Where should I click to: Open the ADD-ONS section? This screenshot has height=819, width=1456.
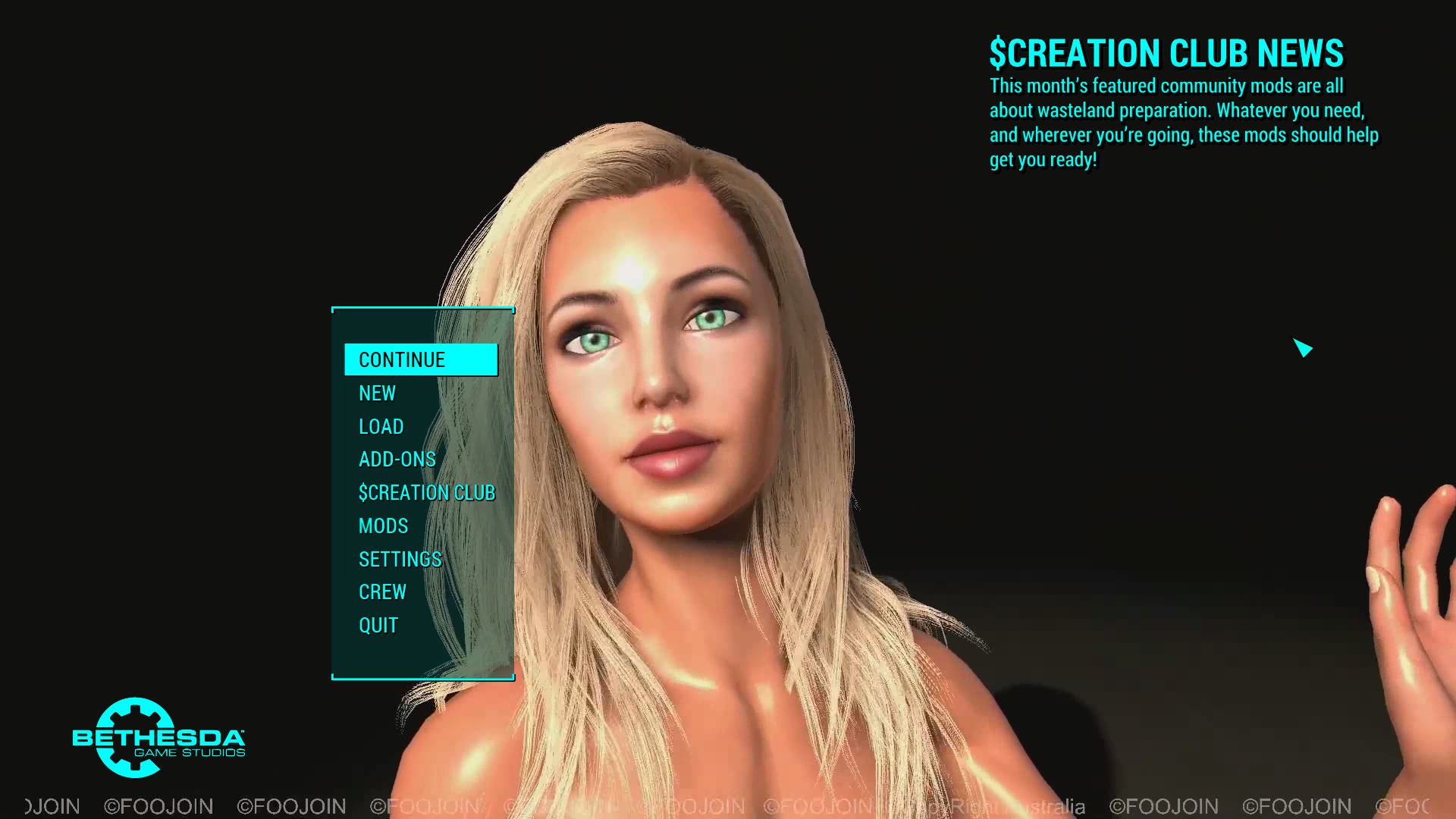[397, 459]
